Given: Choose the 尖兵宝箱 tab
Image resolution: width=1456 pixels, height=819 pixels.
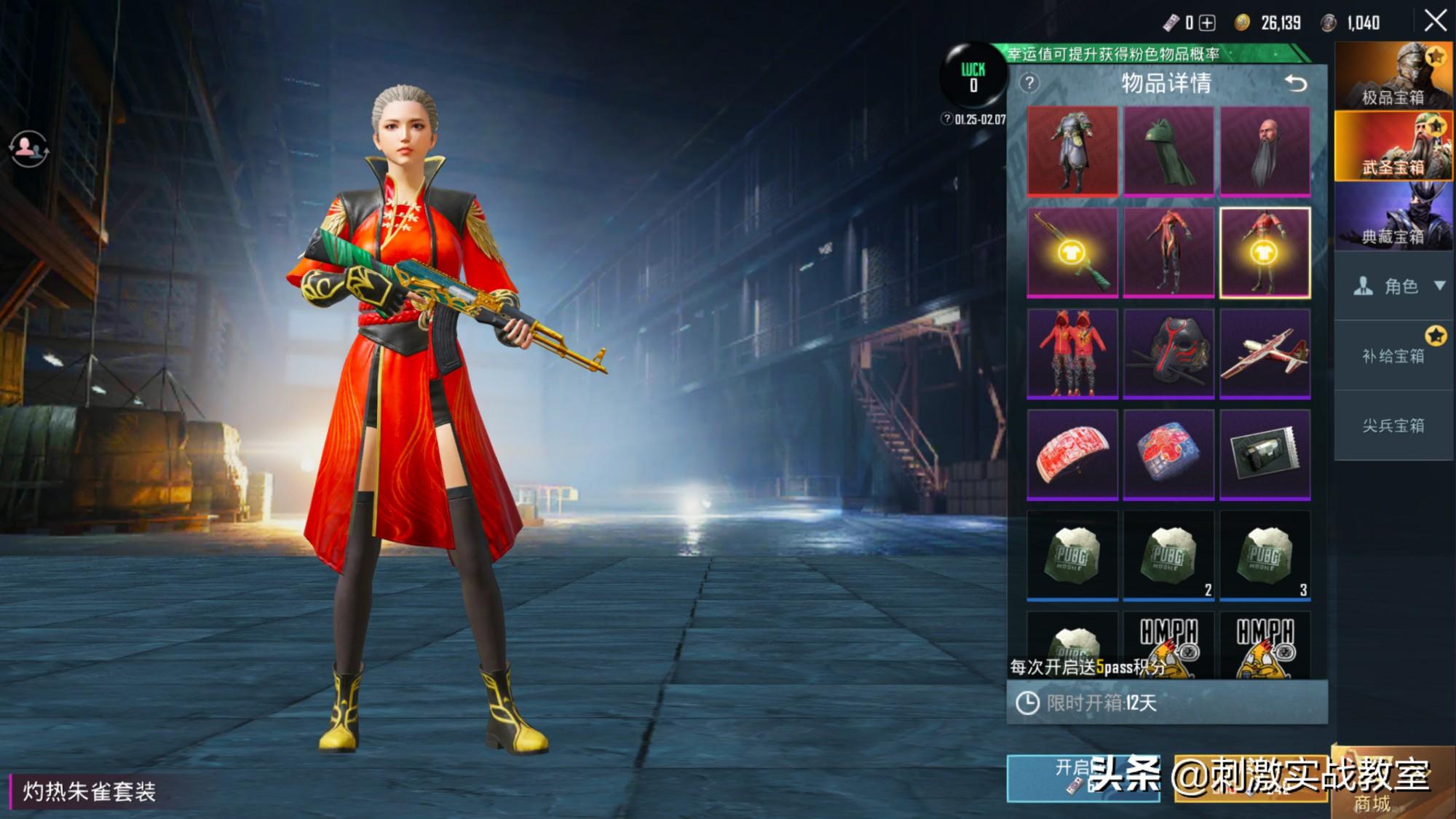Looking at the screenshot, I should coord(1393,426).
